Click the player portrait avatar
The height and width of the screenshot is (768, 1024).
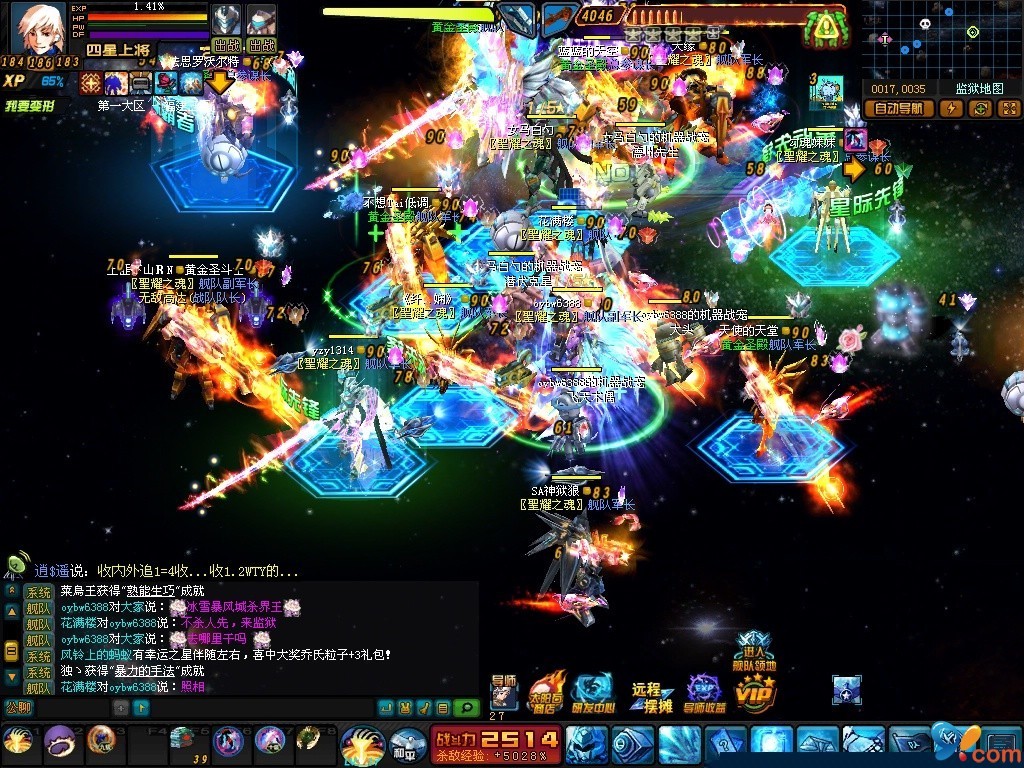pyautogui.click(x=37, y=29)
